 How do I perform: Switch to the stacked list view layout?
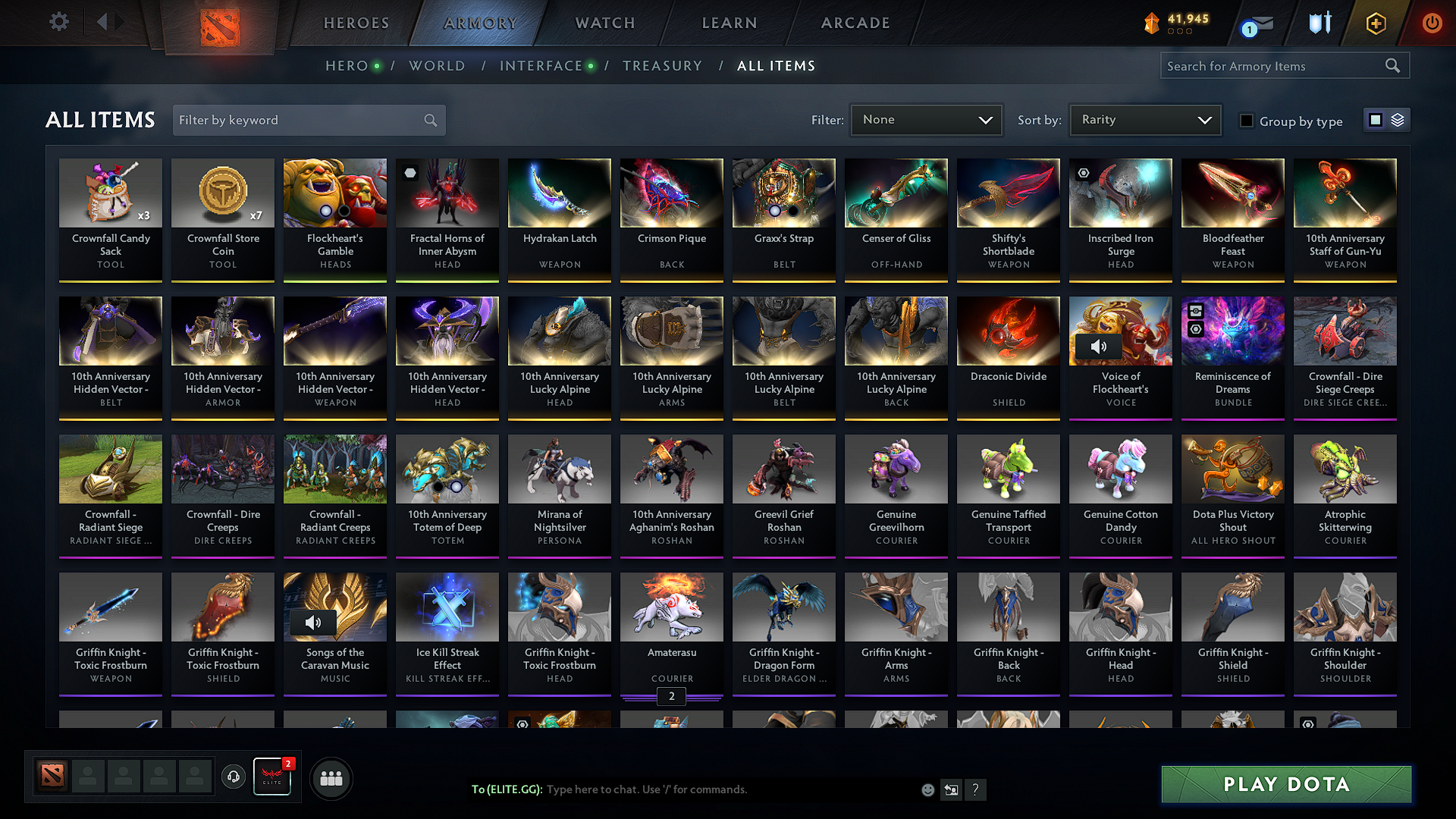point(1398,119)
